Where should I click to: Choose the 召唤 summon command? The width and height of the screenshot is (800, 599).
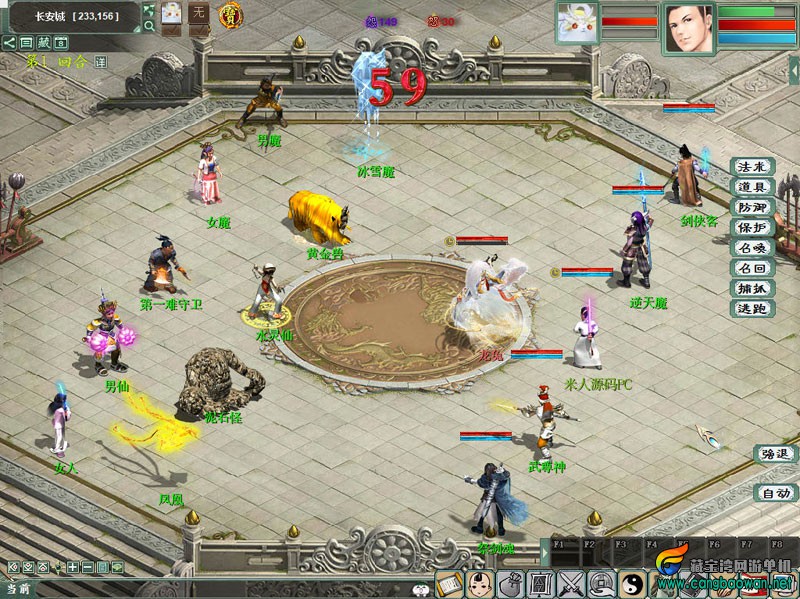coord(751,248)
